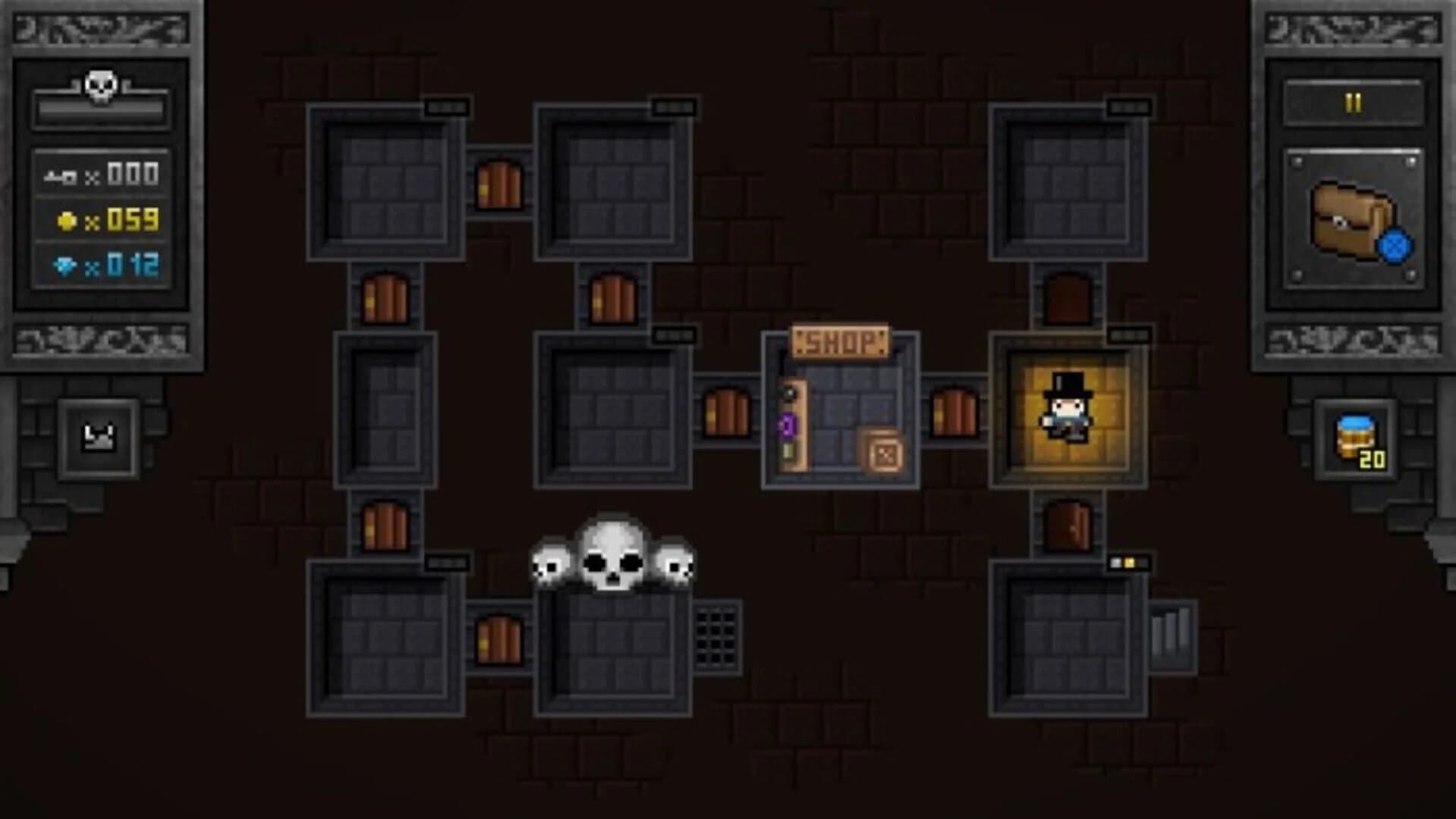This screenshot has height=819, width=1456.
Task: Click the key counter icon
Action: pos(61,174)
